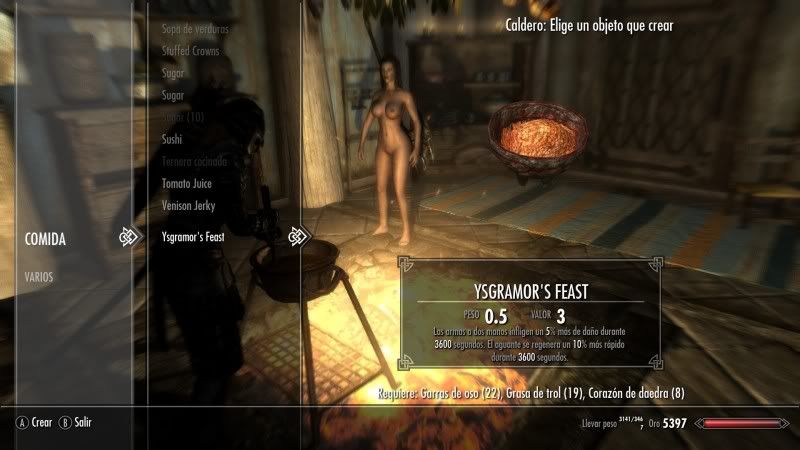Switch to the VARIOS category
This screenshot has width=800, height=450.
[41, 276]
